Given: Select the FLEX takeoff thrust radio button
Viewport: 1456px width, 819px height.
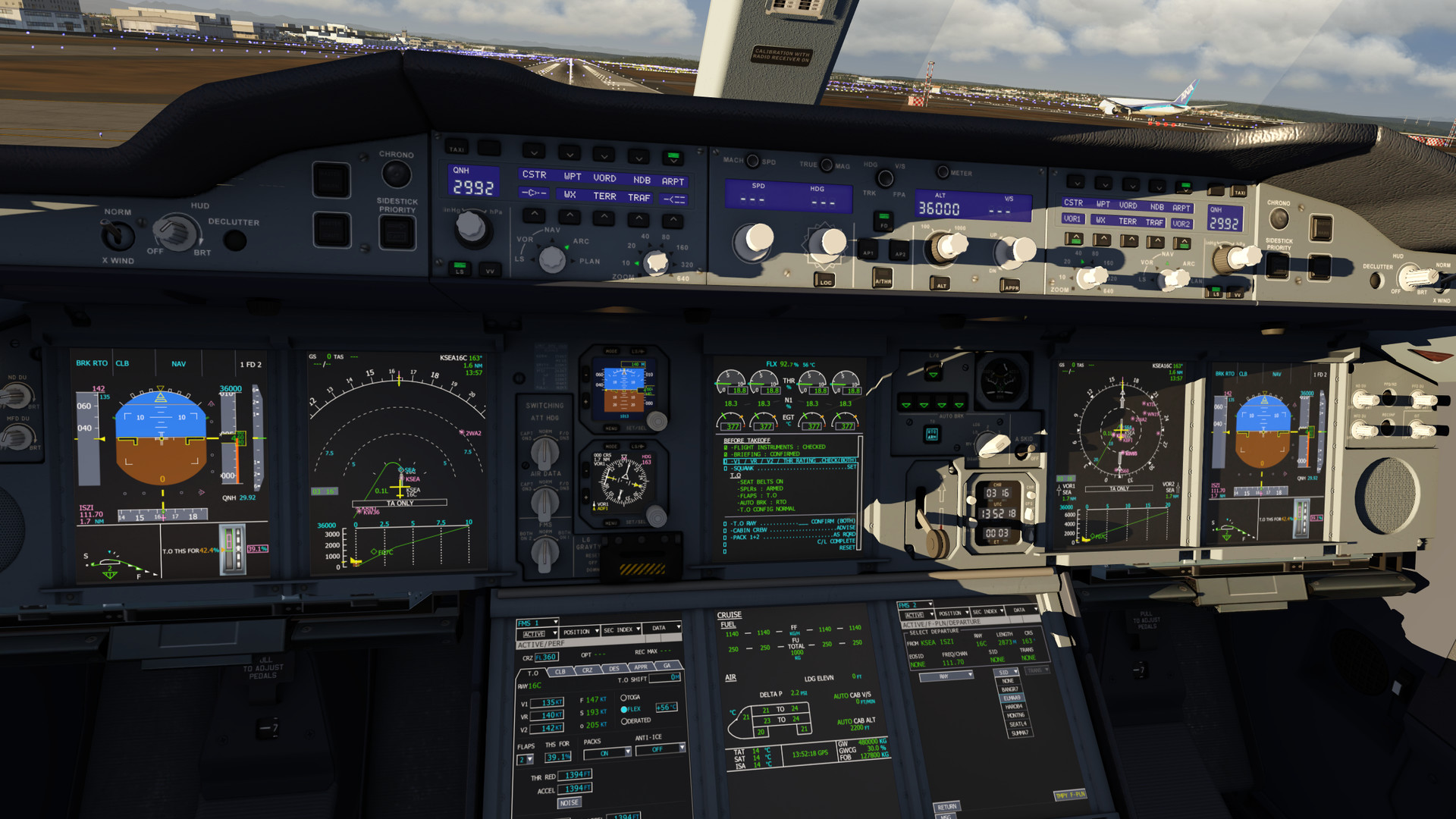Looking at the screenshot, I should (x=624, y=708).
